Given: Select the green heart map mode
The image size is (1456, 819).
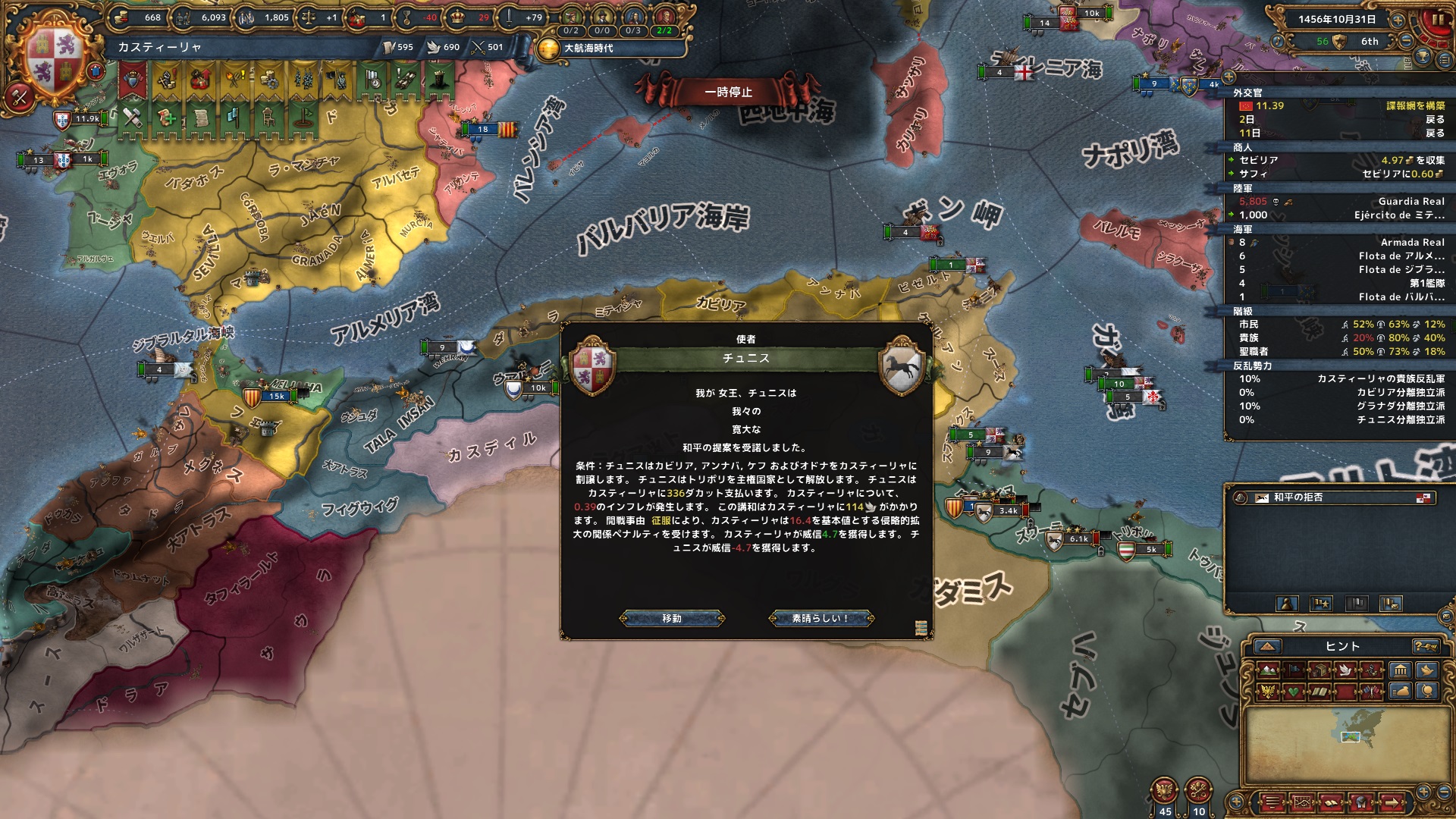Looking at the screenshot, I should coord(1294,691).
